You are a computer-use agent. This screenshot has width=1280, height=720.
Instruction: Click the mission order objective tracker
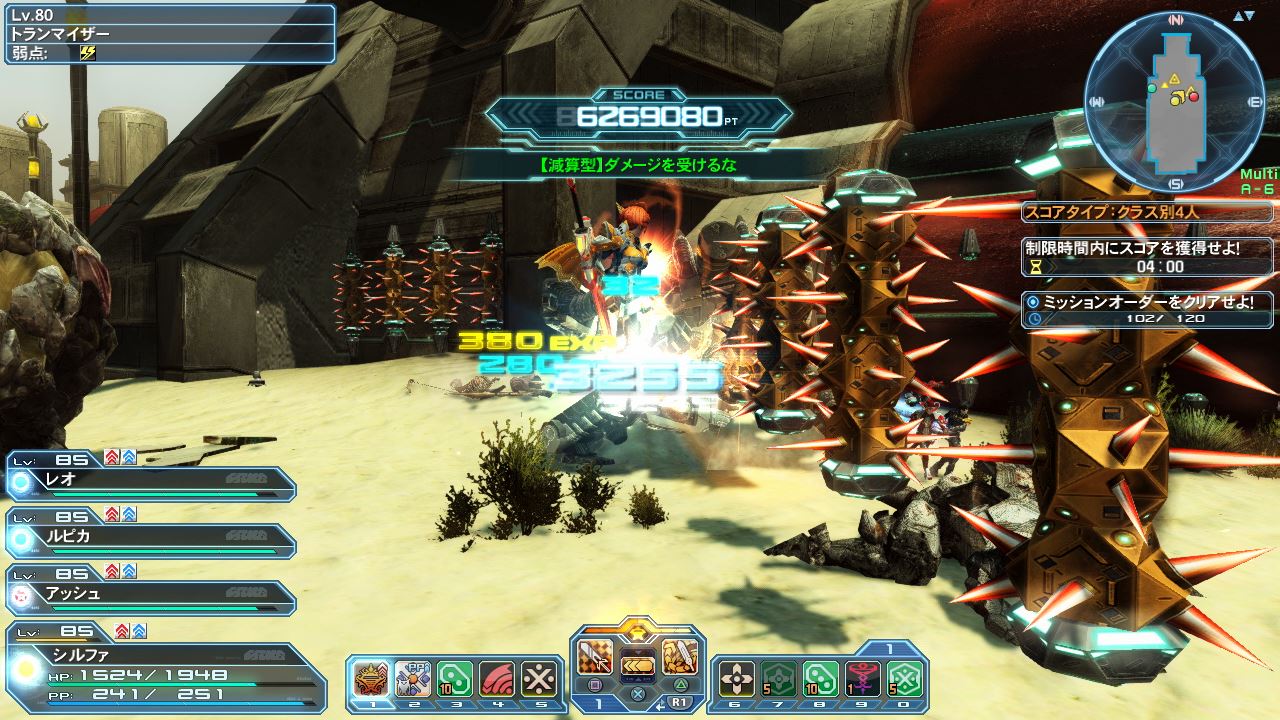tap(1146, 309)
